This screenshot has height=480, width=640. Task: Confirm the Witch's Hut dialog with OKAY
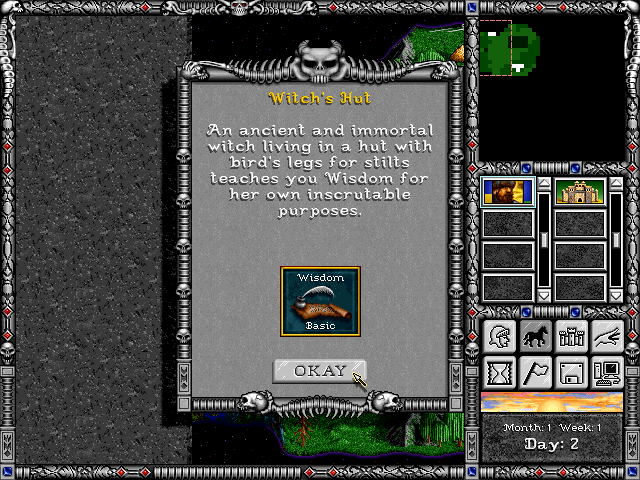pyautogui.click(x=320, y=371)
